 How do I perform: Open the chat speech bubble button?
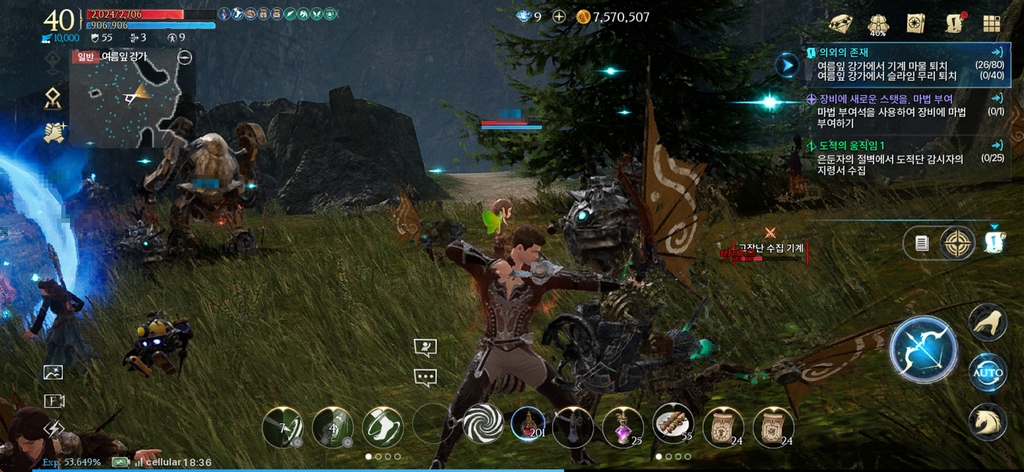click(426, 378)
